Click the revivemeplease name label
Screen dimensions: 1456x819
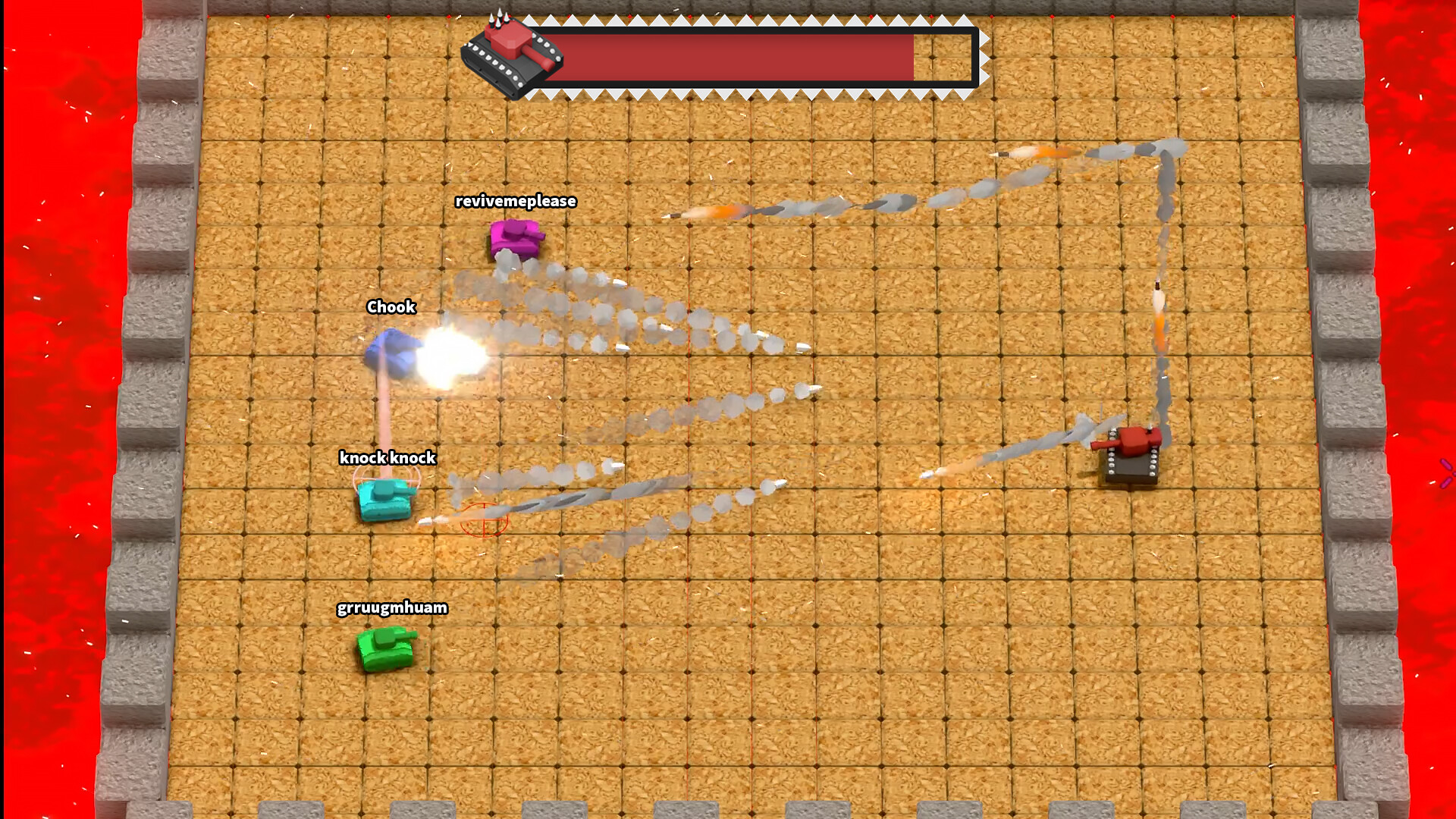coord(515,202)
